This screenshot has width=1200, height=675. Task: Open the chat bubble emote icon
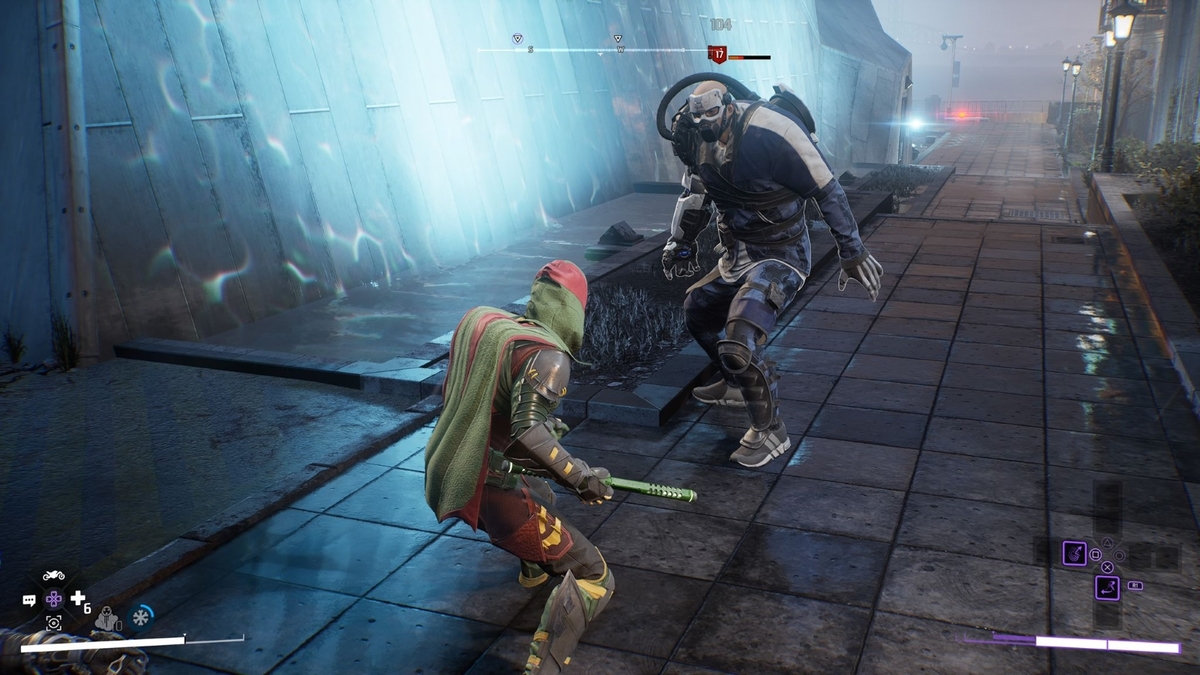point(29,600)
